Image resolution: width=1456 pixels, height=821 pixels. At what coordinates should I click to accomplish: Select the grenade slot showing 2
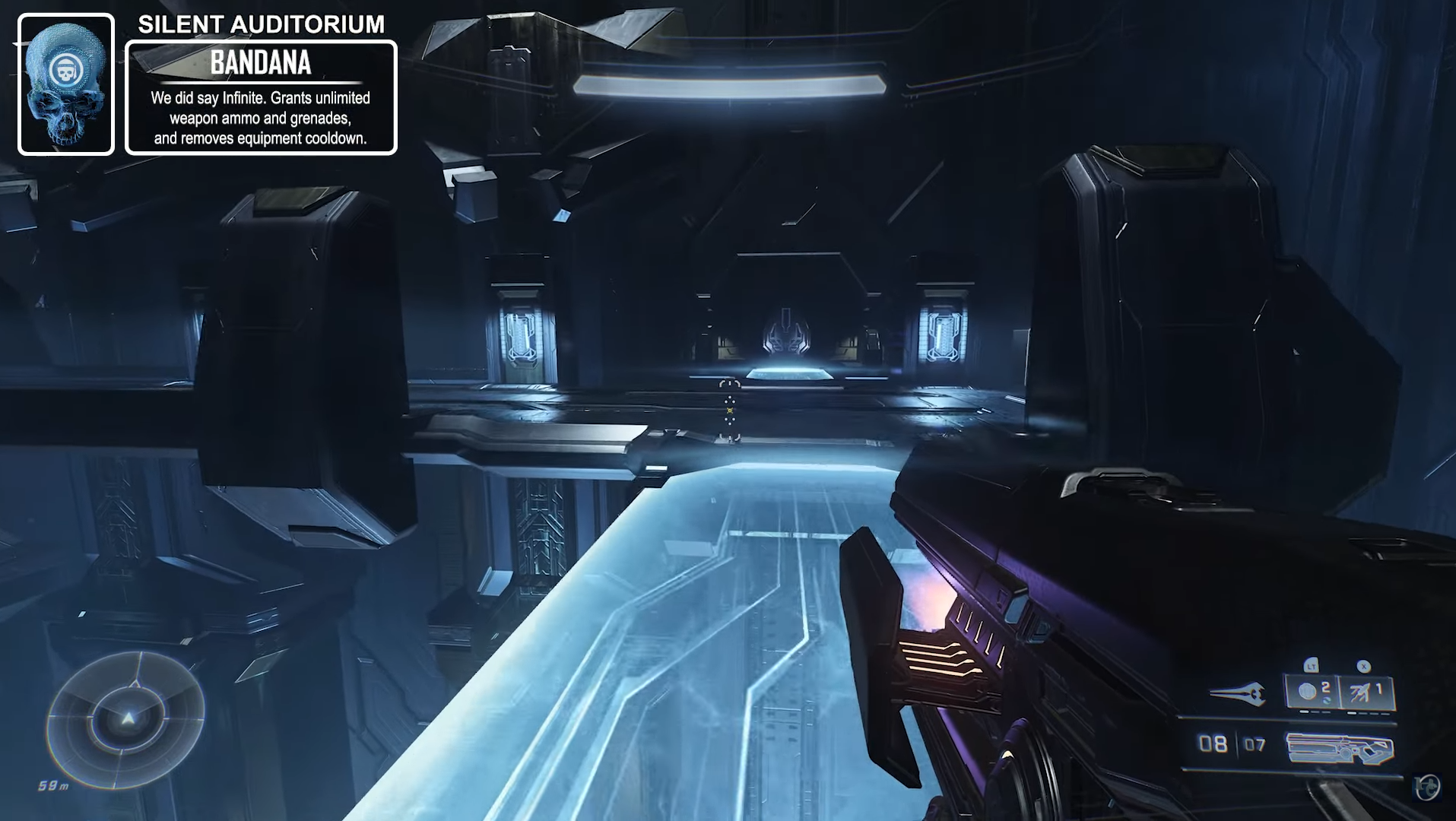point(1312,692)
